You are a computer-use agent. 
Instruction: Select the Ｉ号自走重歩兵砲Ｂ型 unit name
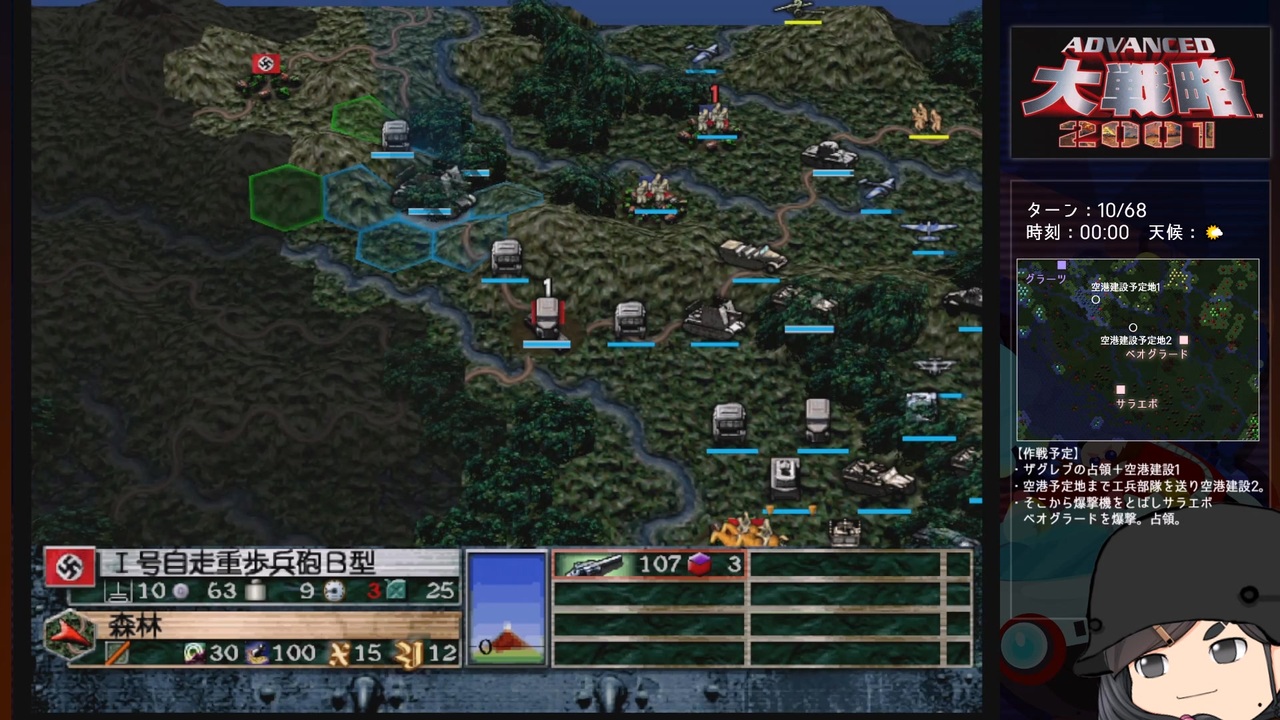tap(240, 565)
